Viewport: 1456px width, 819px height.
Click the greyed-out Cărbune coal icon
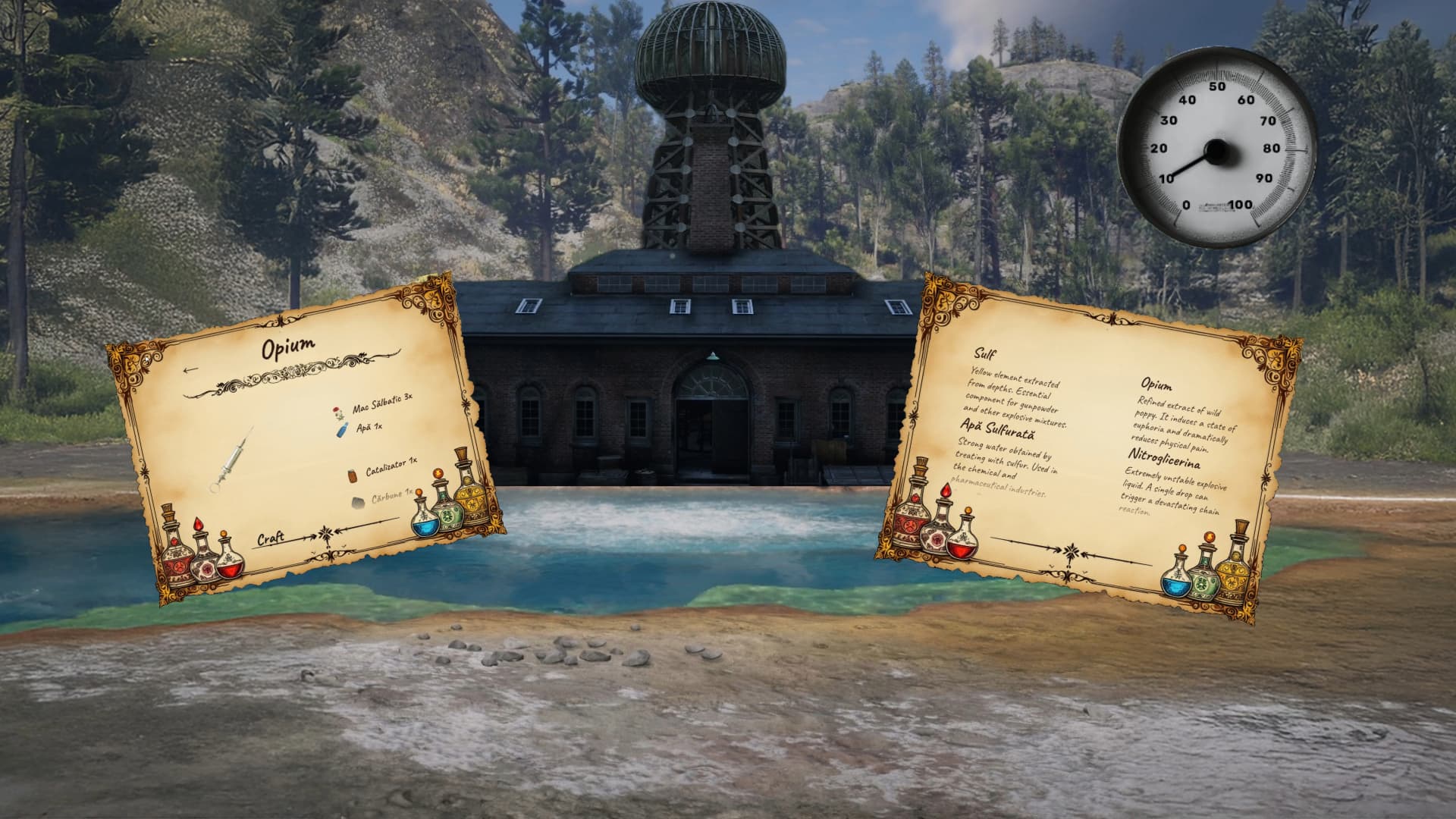pos(357,503)
